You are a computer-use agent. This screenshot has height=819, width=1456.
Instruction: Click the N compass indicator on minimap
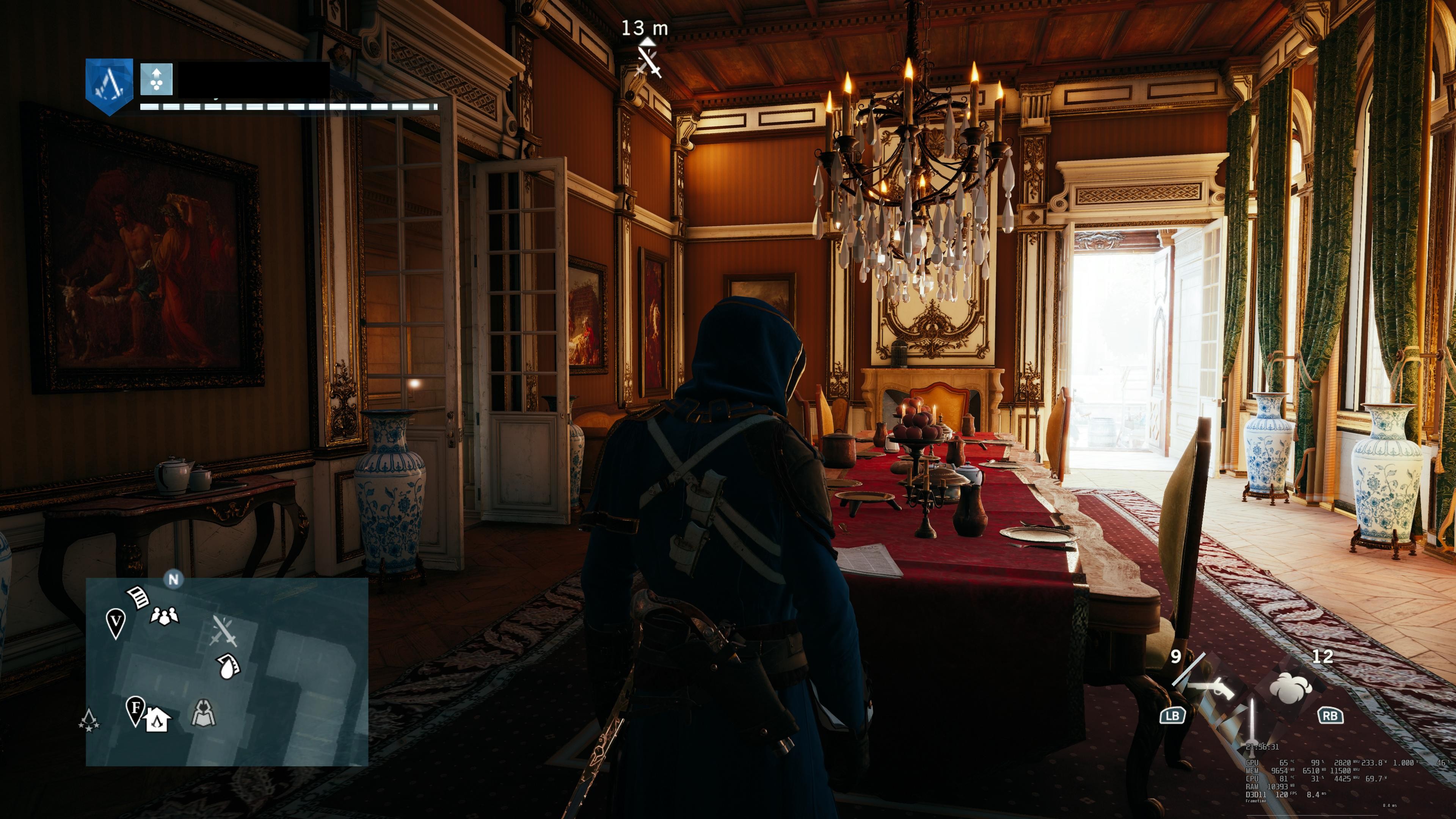[174, 579]
